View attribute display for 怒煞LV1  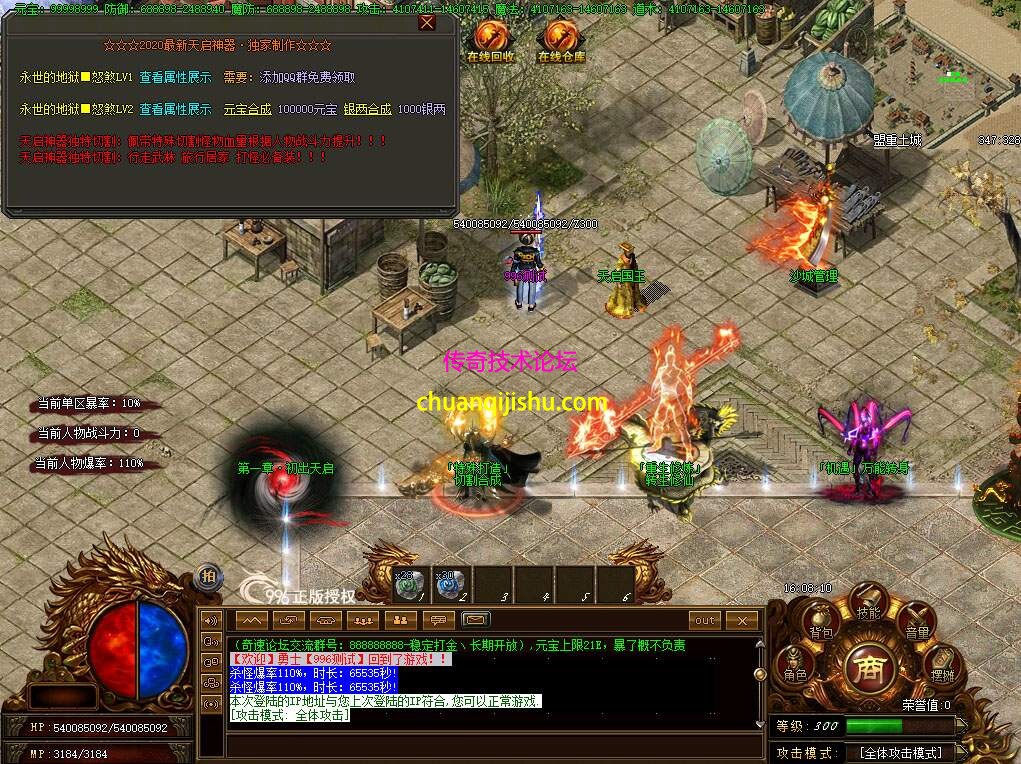tap(175, 77)
